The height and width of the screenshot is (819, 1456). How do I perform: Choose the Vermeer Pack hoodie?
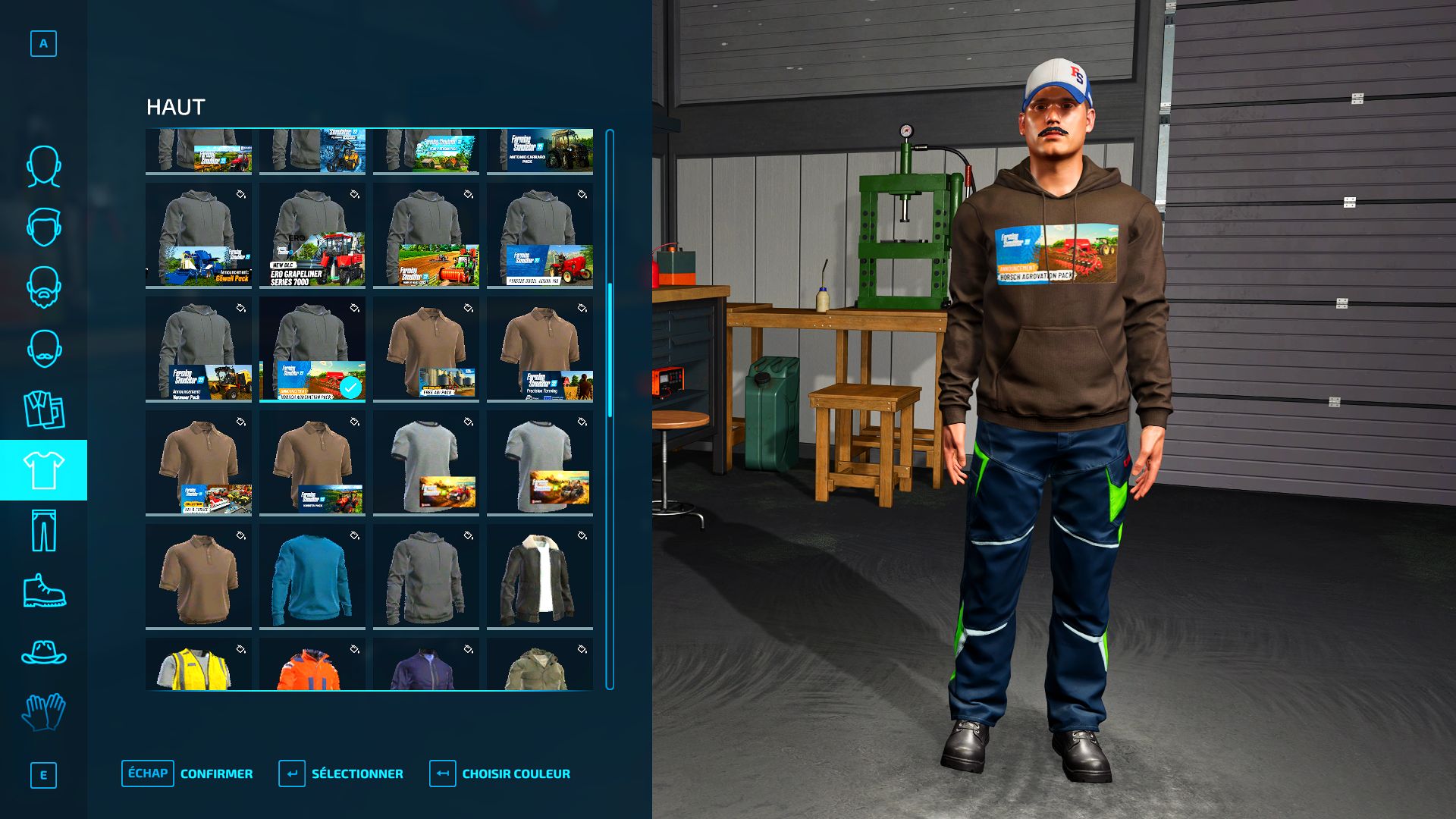198,349
